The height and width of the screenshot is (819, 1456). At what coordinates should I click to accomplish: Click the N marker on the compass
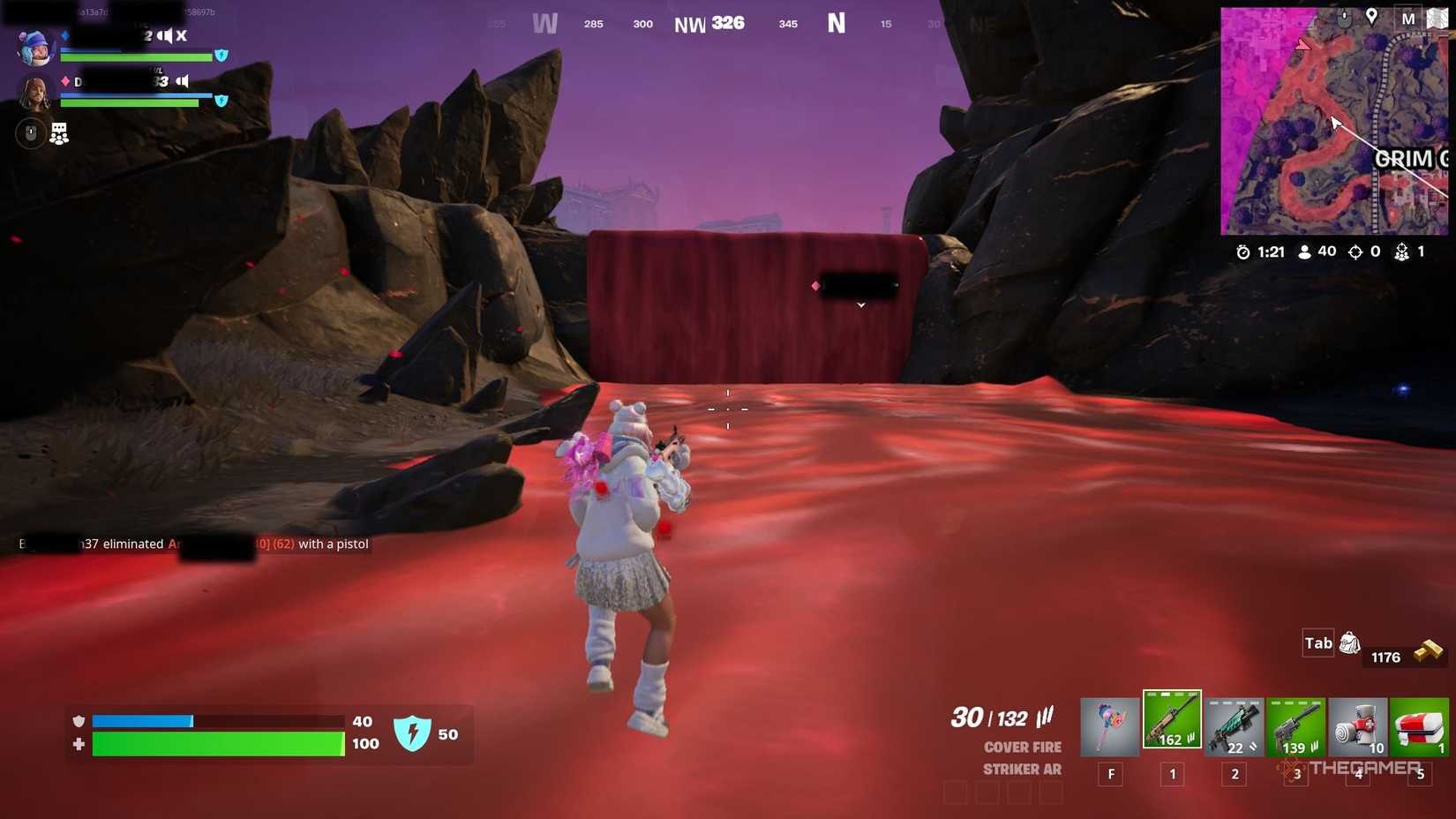coord(836,23)
